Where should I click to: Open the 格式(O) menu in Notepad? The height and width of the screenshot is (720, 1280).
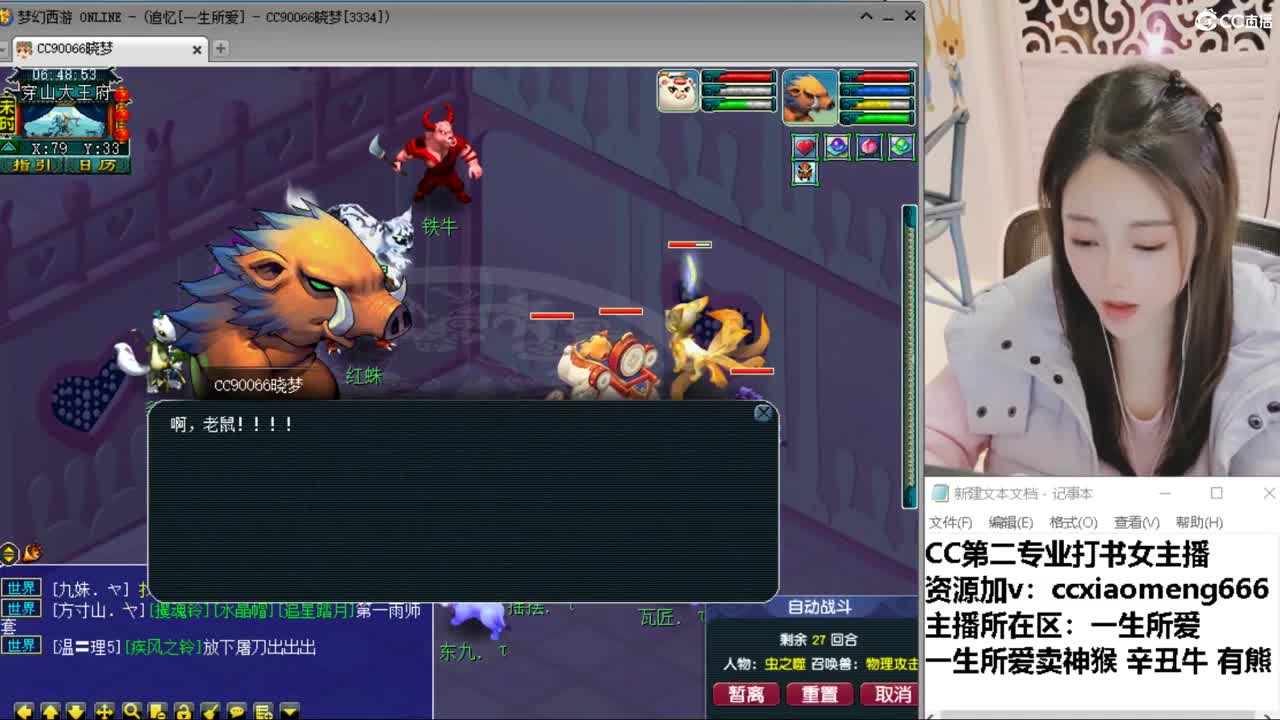(x=1072, y=522)
